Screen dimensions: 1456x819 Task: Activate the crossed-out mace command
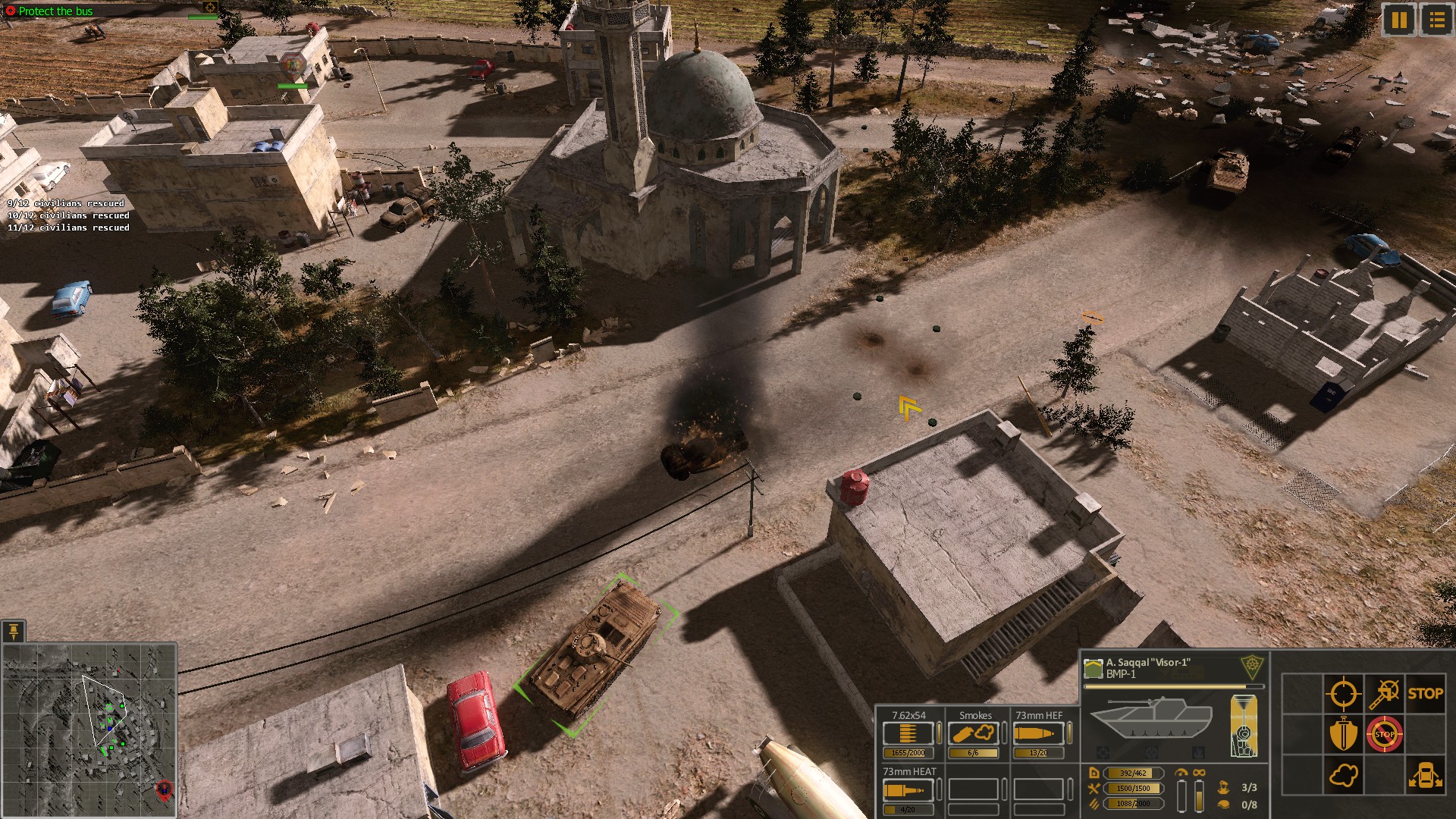point(1385,693)
